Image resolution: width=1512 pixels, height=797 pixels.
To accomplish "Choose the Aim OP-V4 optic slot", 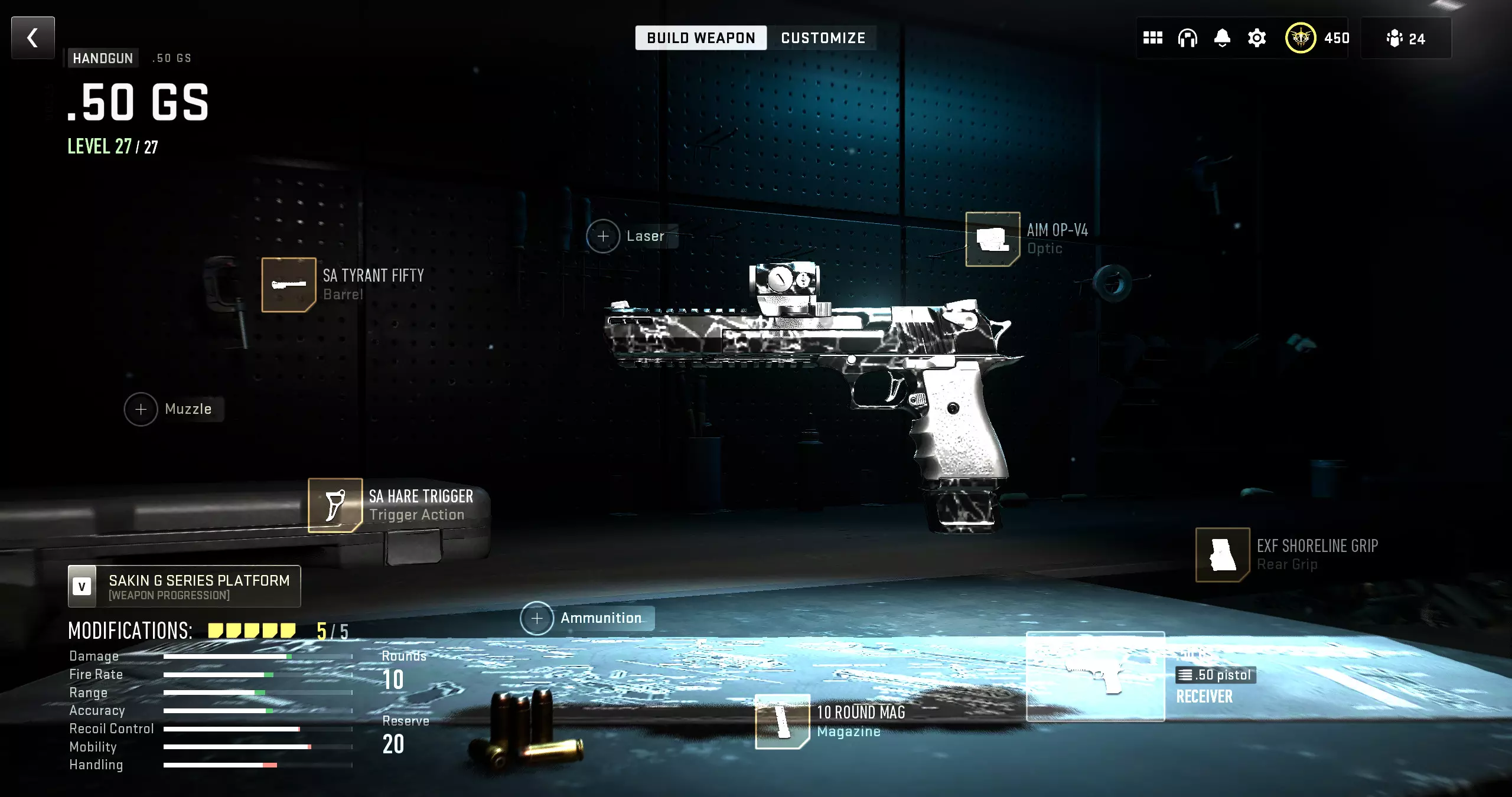I will [x=992, y=239].
